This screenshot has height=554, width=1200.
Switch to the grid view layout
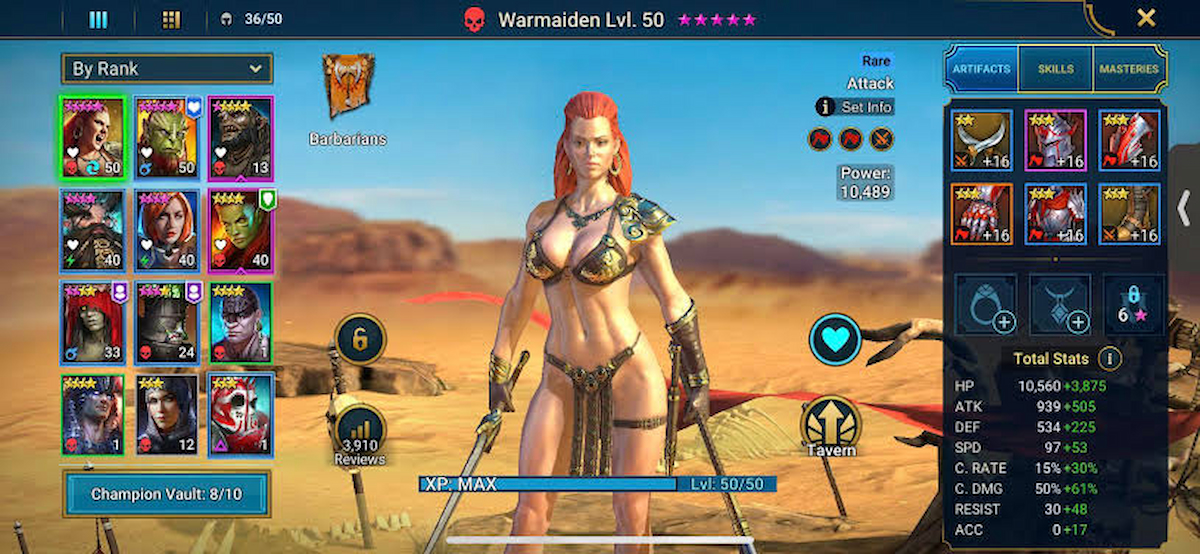[171, 19]
